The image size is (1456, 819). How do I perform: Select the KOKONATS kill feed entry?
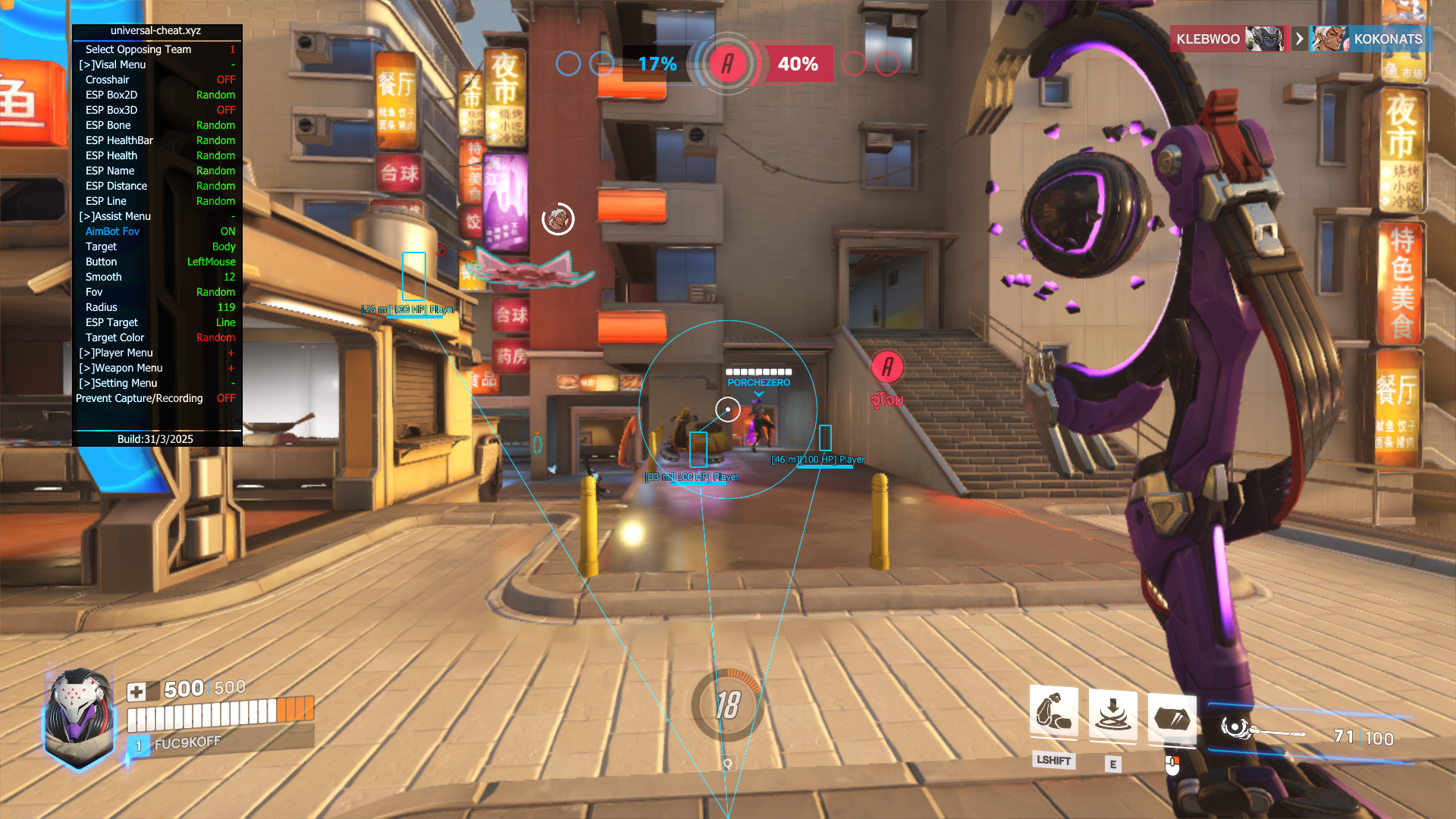(1370, 39)
